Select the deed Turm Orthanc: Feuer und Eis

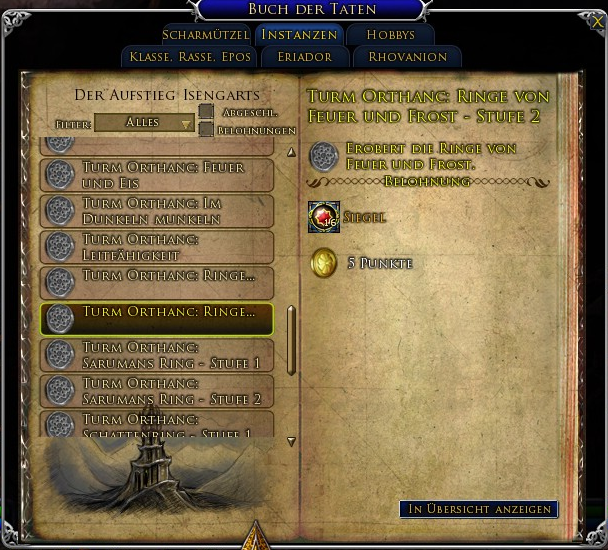157,176
